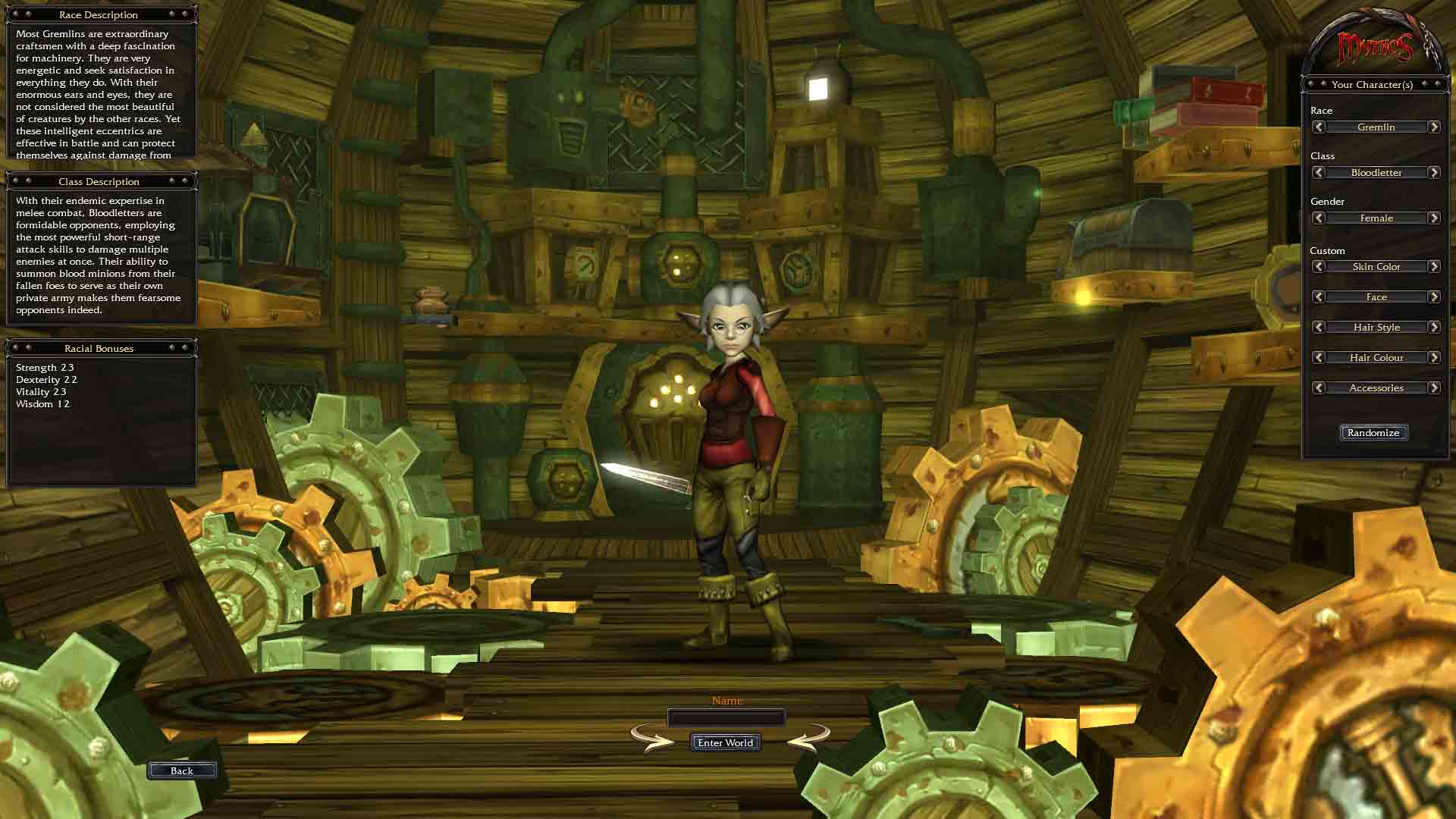Viewport: 1456px width, 819px height.
Task: Randomize the character appearance
Action: [1373, 432]
